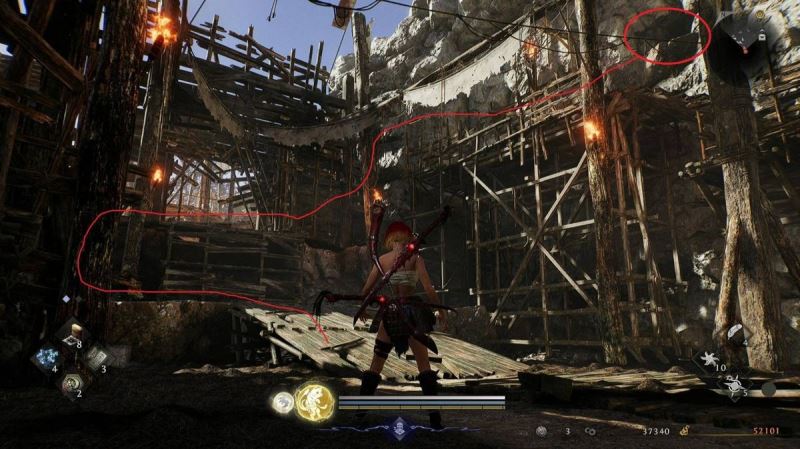
Task: Choose the round medallion item slot
Action: (71, 381)
